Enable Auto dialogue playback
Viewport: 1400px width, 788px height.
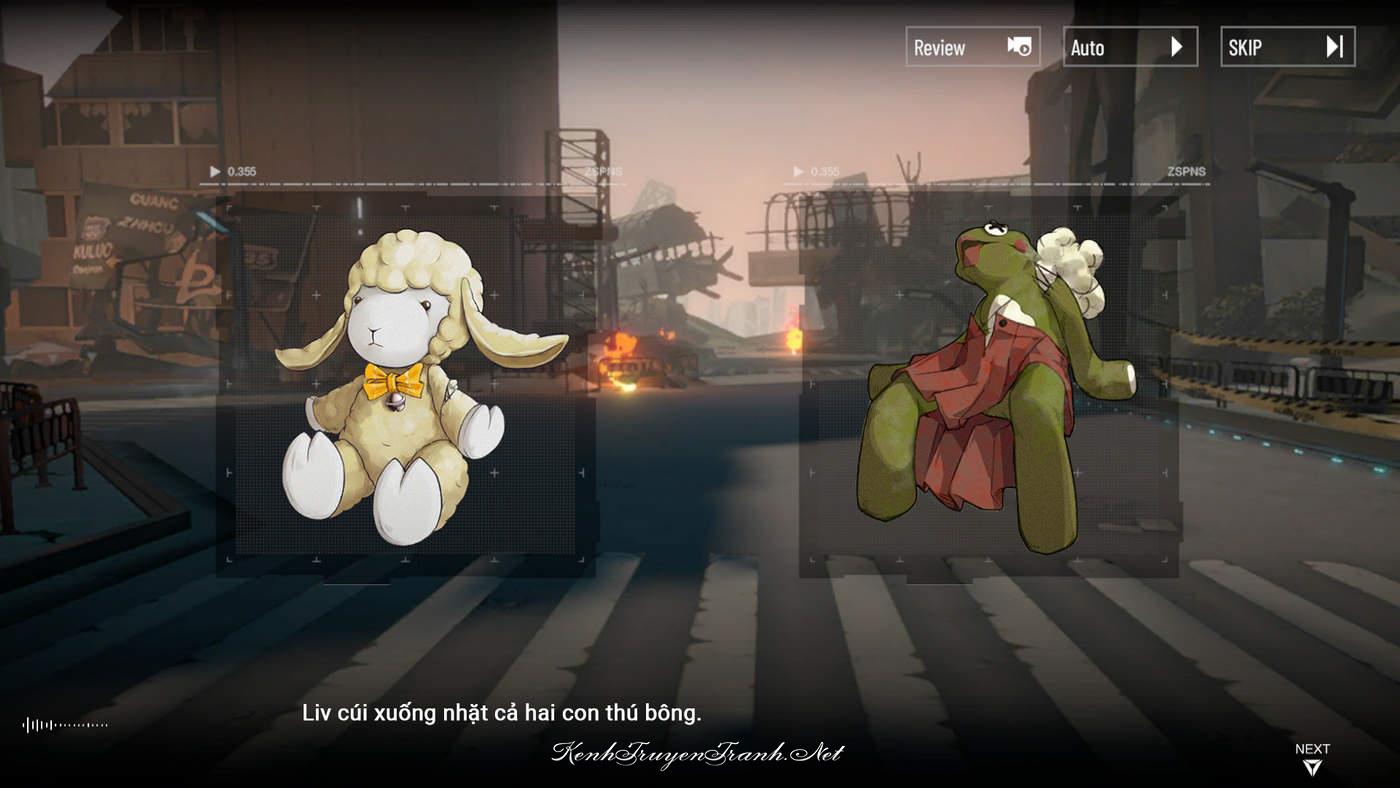click(x=1130, y=47)
